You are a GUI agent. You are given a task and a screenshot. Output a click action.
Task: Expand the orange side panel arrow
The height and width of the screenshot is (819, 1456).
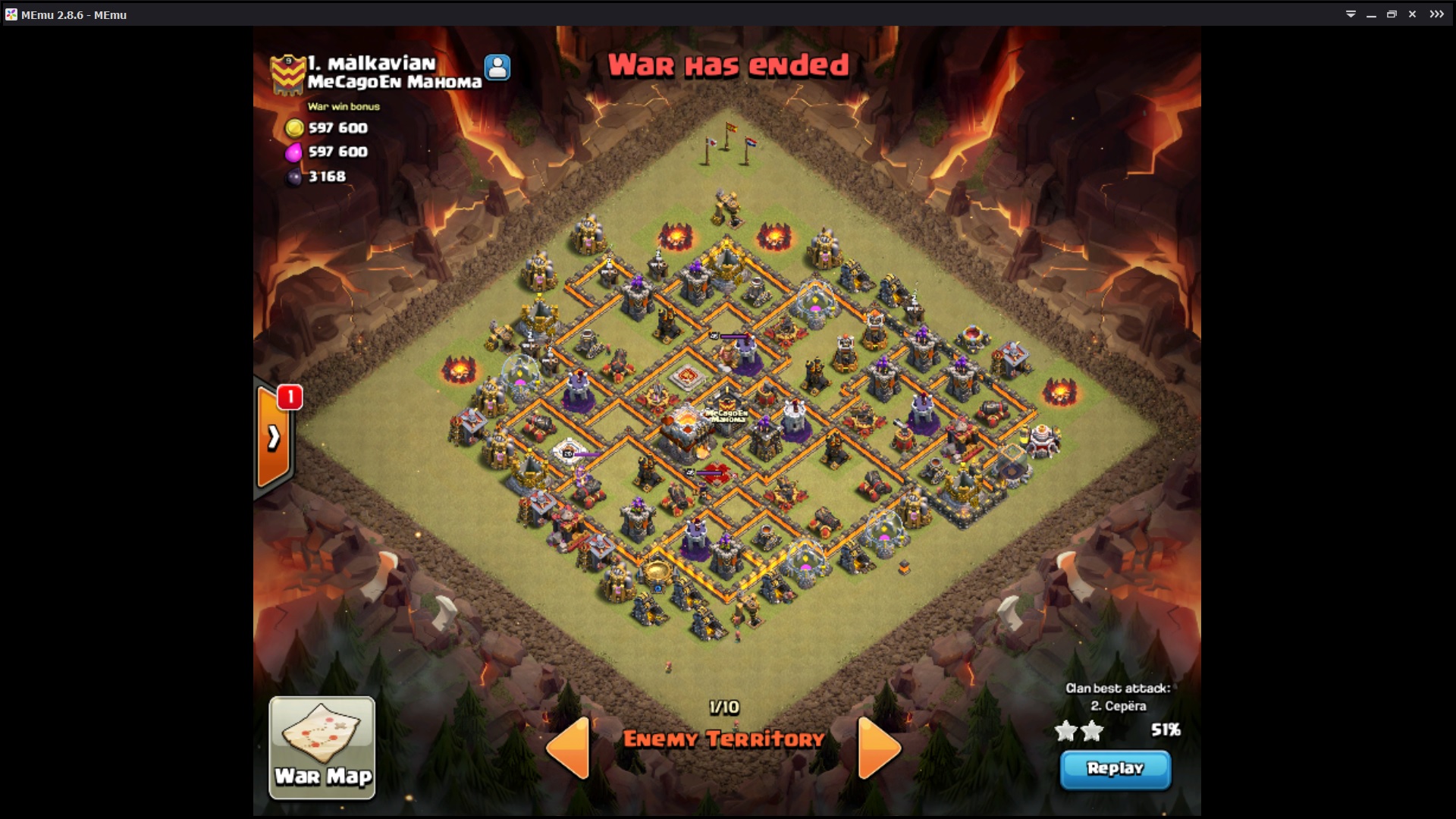[273, 437]
